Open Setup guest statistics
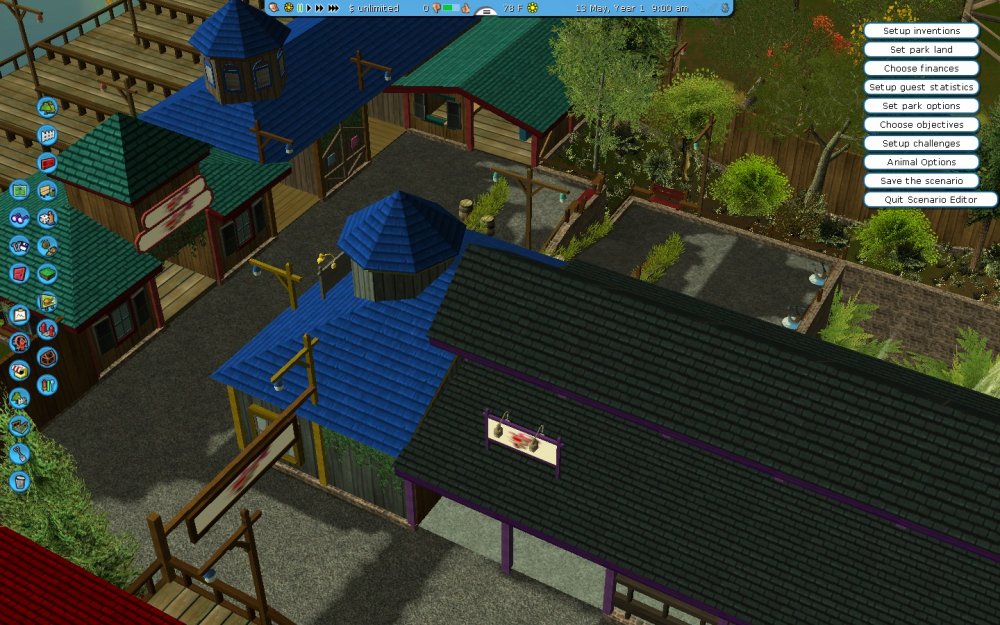1000x625 pixels. pyautogui.click(x=921, y=87)
